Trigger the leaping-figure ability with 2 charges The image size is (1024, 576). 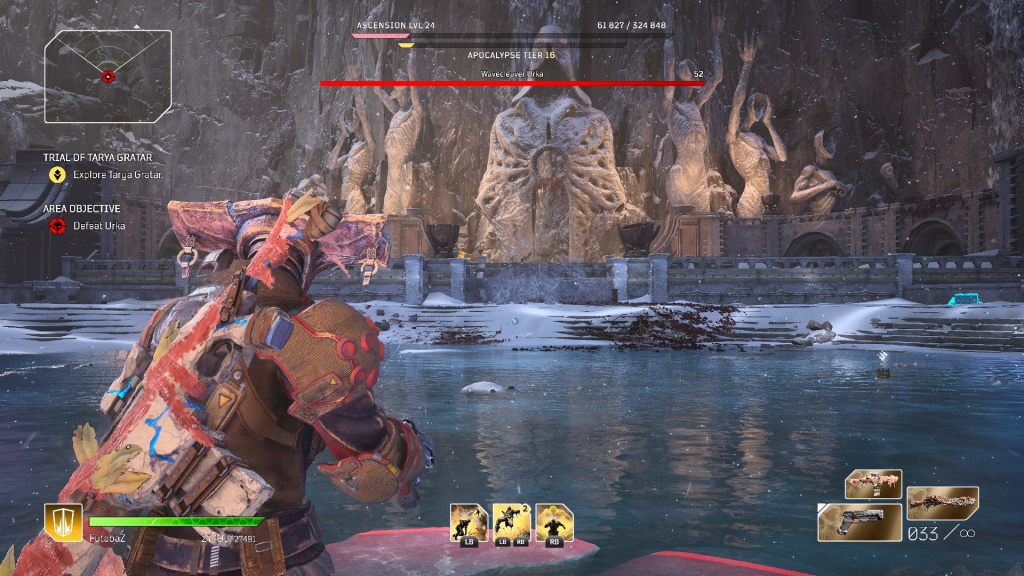(x=511, y=522)
